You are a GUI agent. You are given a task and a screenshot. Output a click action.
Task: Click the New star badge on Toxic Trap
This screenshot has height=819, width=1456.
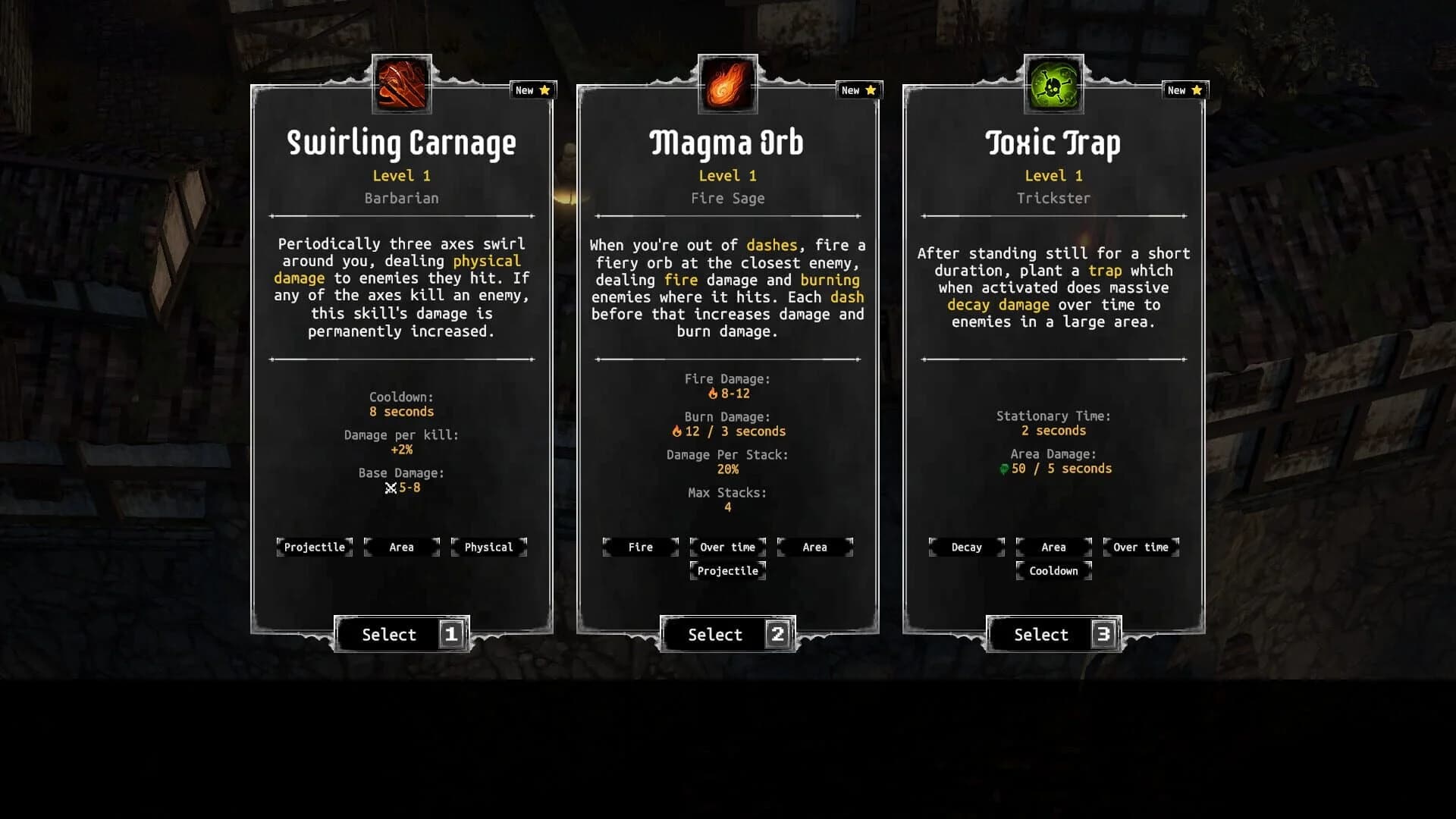click(1185, 89)
